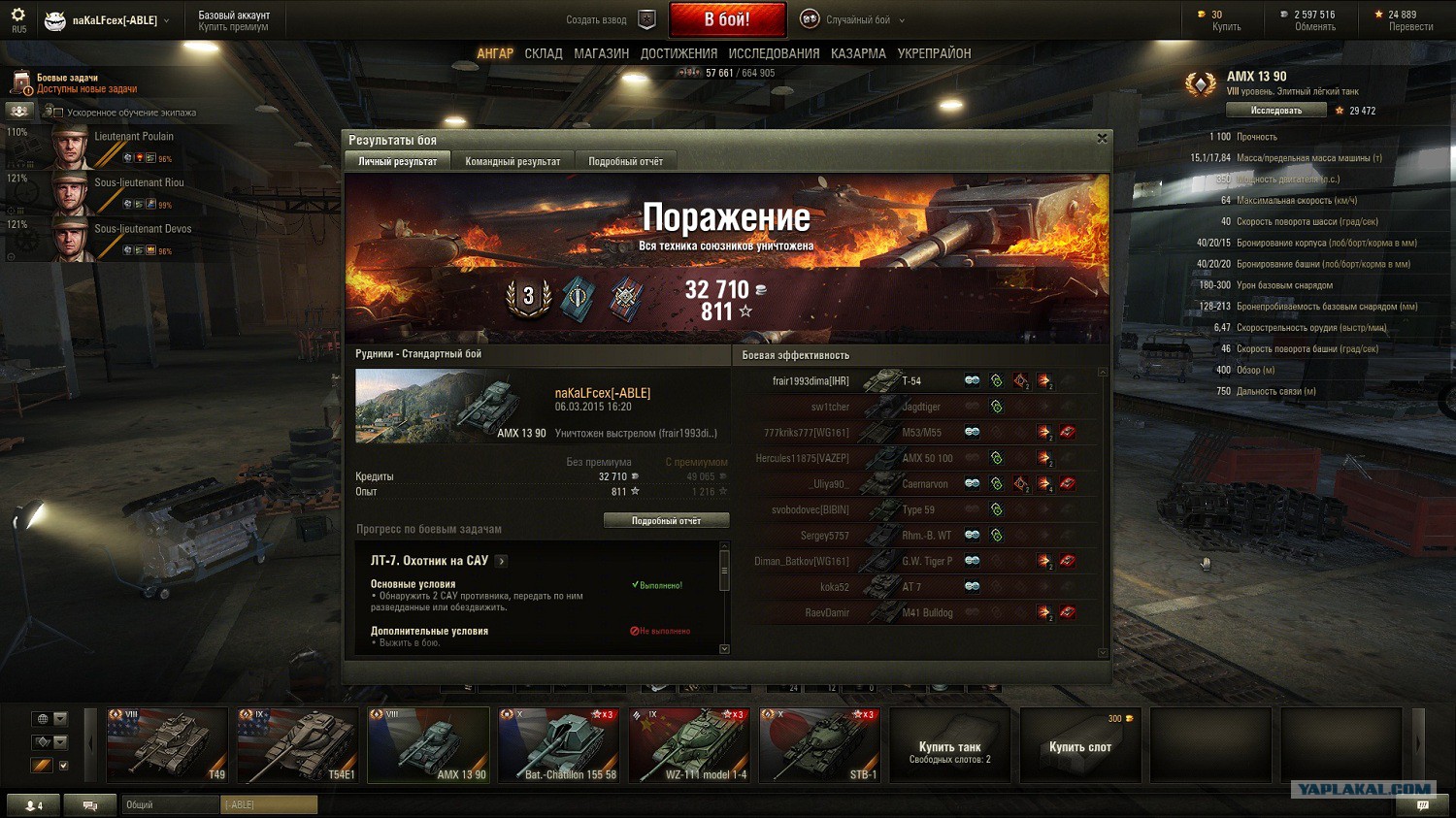Select the T49 tank in carousel
The height and width of the screenshot is (818, 1456).
point(167,744)
